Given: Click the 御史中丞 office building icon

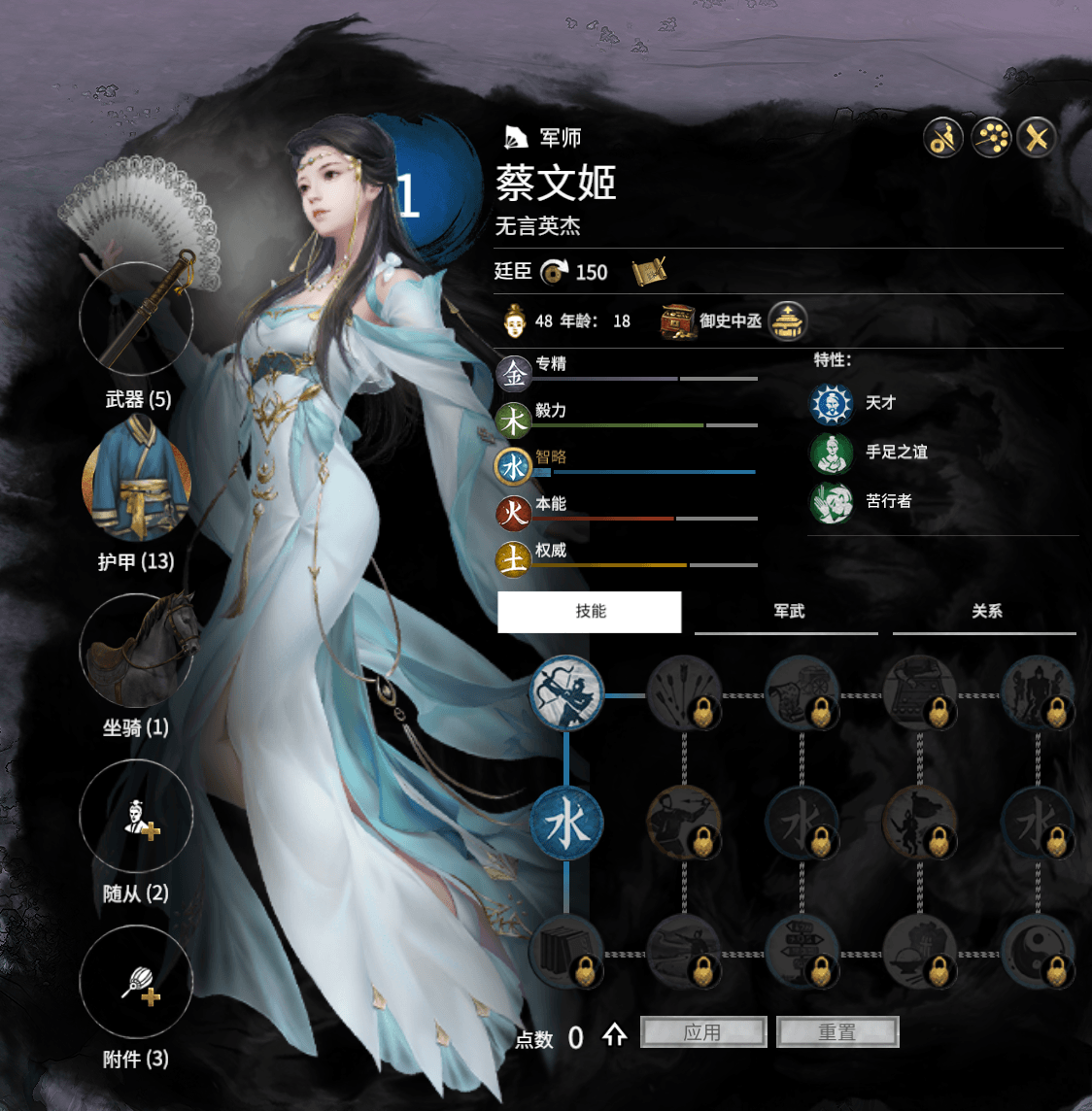Looking at the screenshot, I should point(787,321).
